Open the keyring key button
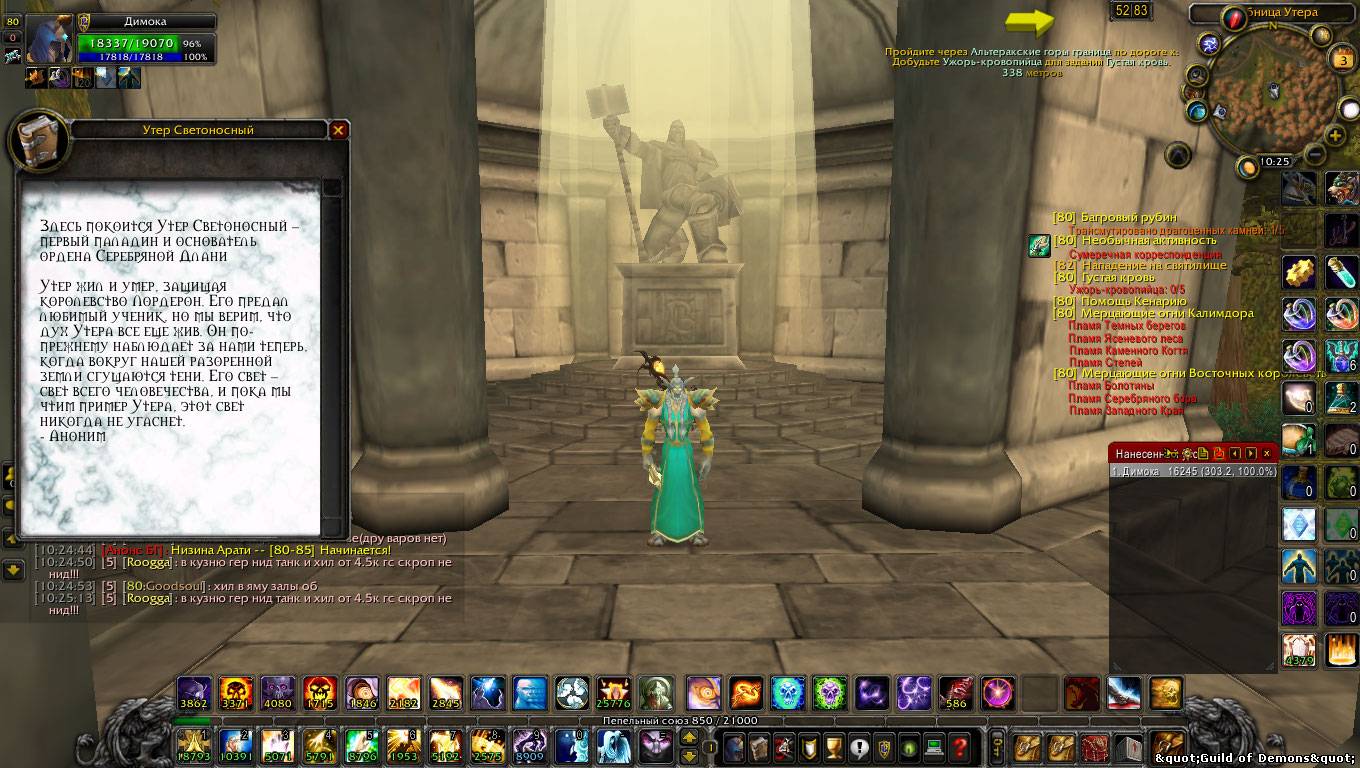Screen dimensions: 1360x768 click(x=997, y=746)
